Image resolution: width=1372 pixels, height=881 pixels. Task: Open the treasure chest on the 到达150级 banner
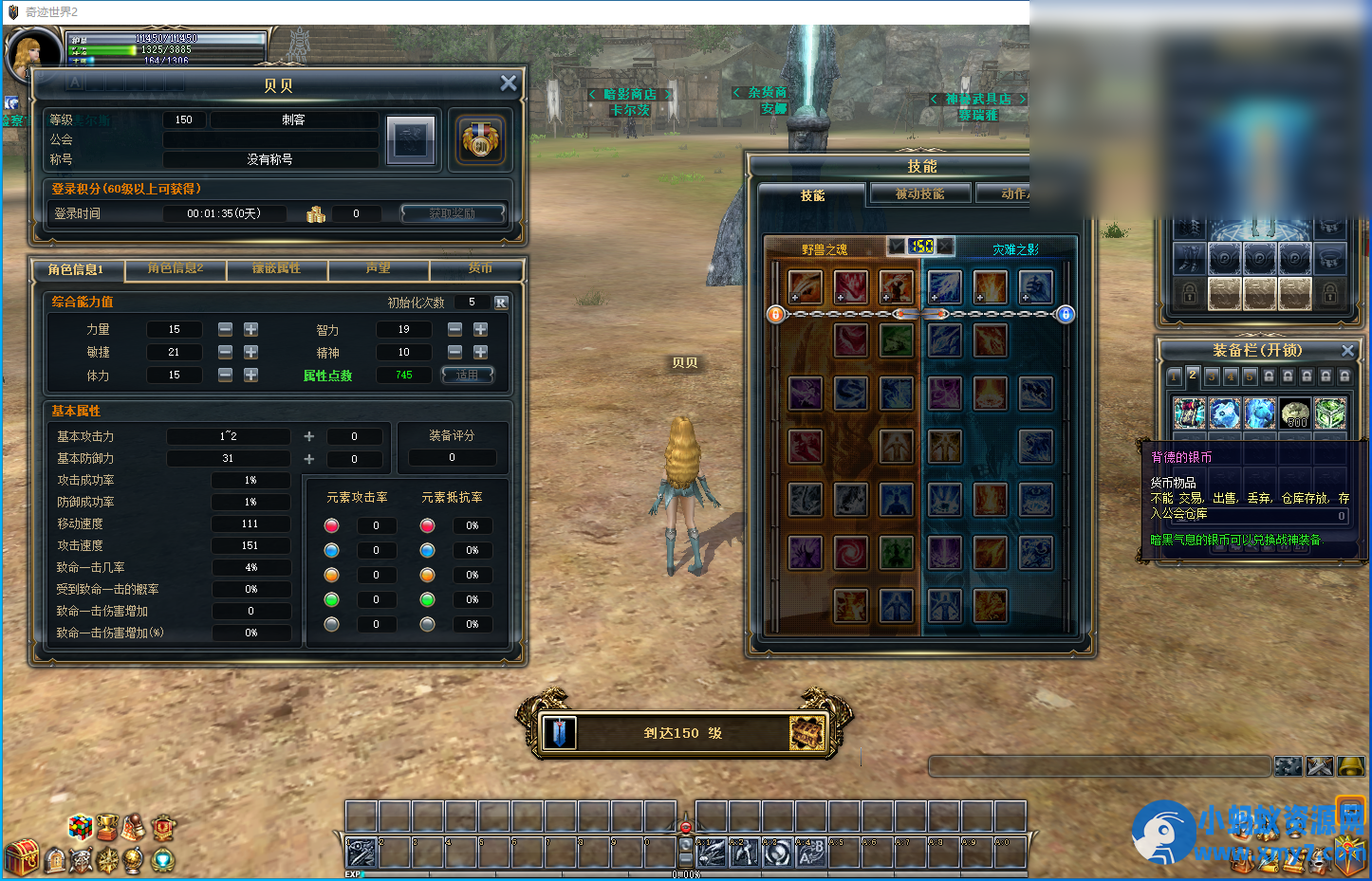pyautogui.click(x=807, y=733)
